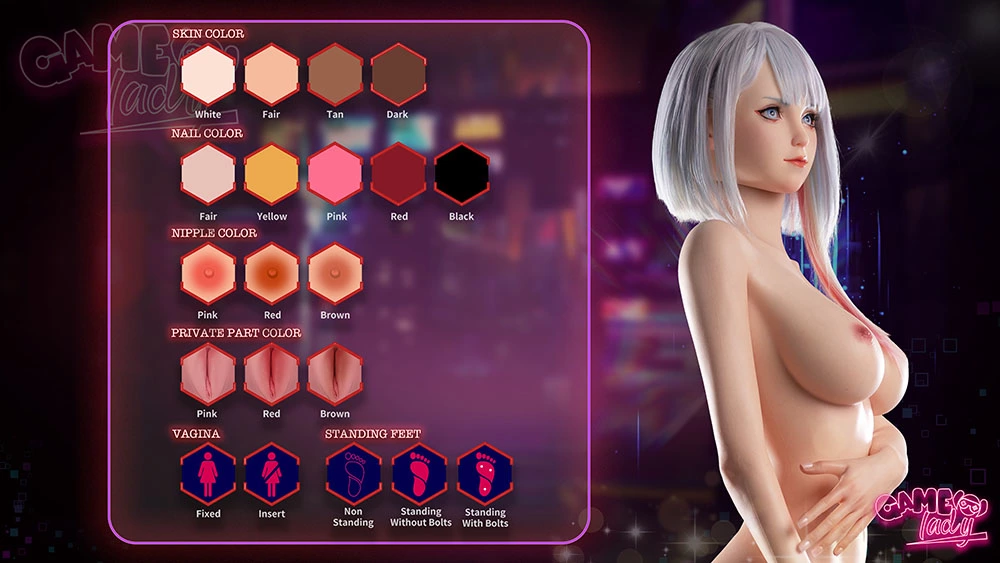The height and width of the screenshot is (563, 1000).
Task: Choose Standing Without Bolts feet option
Action: coord(418,473)
